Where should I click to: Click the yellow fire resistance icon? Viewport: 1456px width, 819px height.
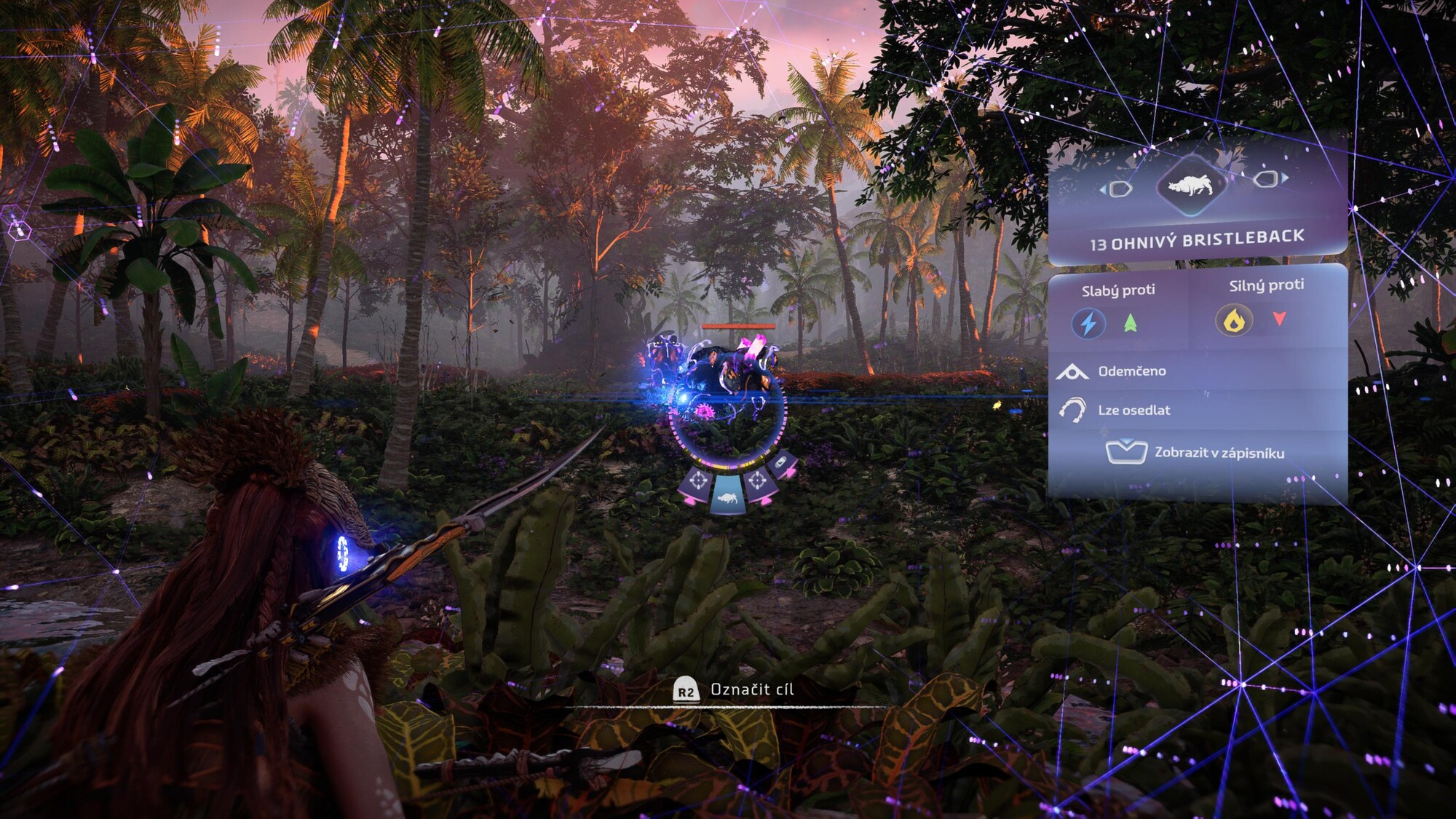click(1234, 320)
